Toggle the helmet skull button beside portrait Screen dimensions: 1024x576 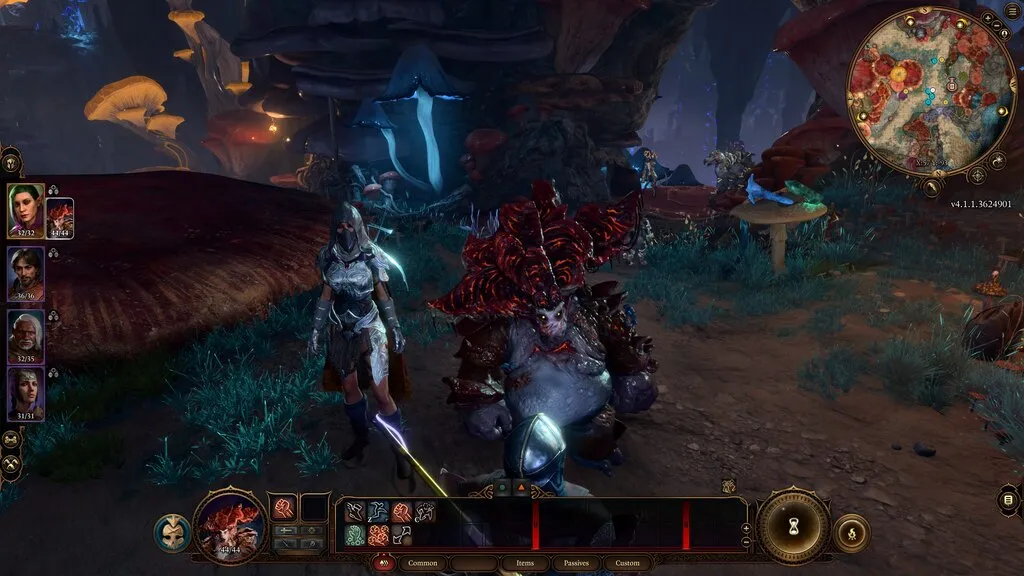[x=172, y=533]
